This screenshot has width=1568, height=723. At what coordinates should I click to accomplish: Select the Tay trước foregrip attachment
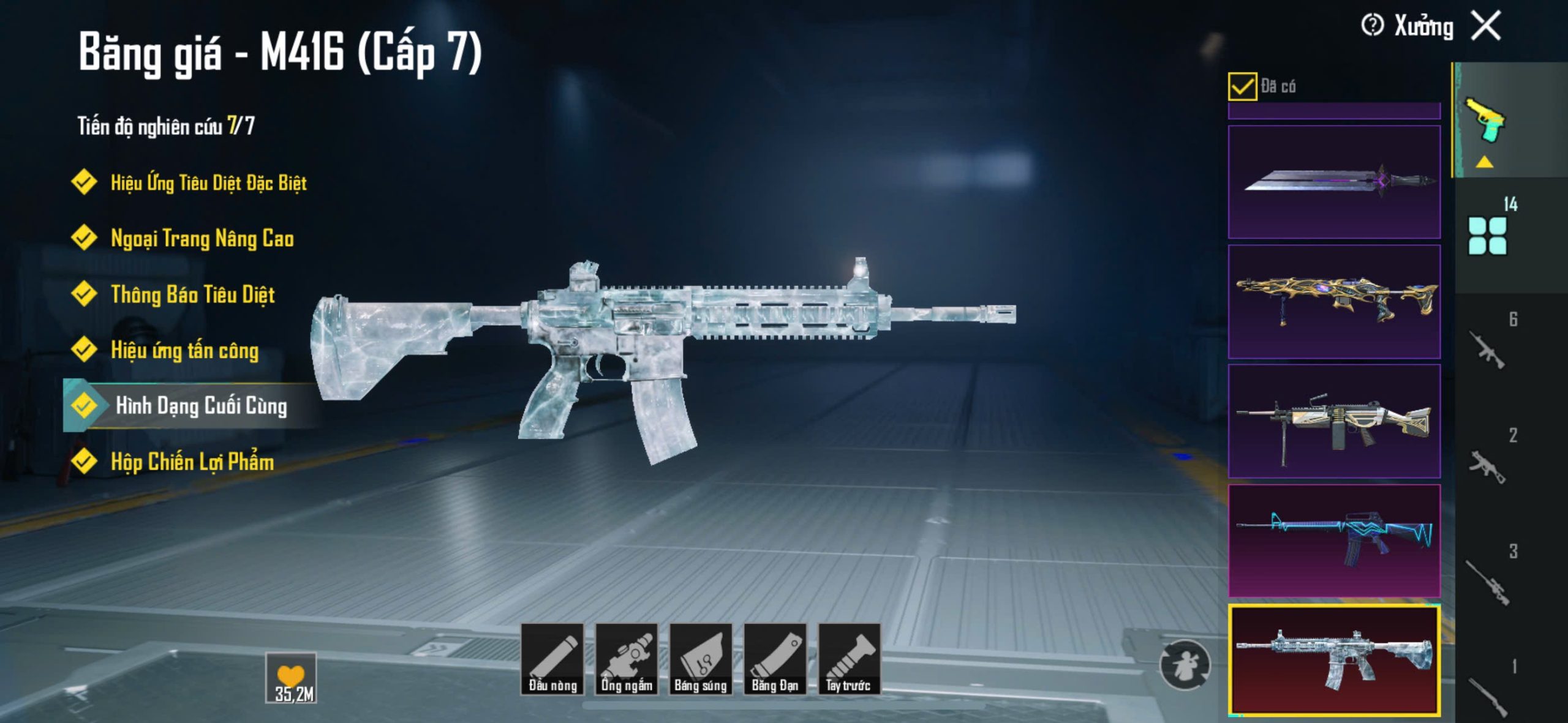click(x=849, y=659)
